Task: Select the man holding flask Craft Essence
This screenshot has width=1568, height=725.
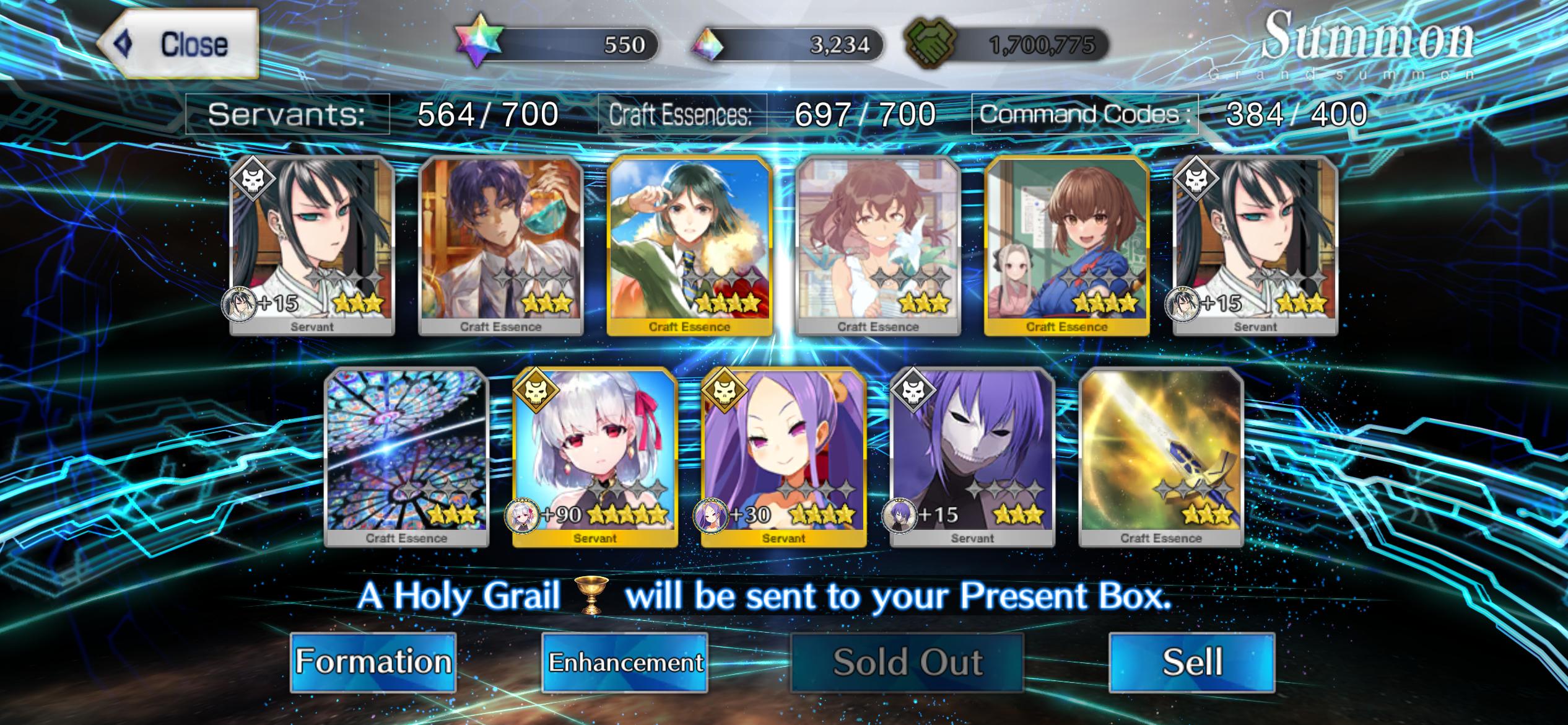Action: point(500,245)
